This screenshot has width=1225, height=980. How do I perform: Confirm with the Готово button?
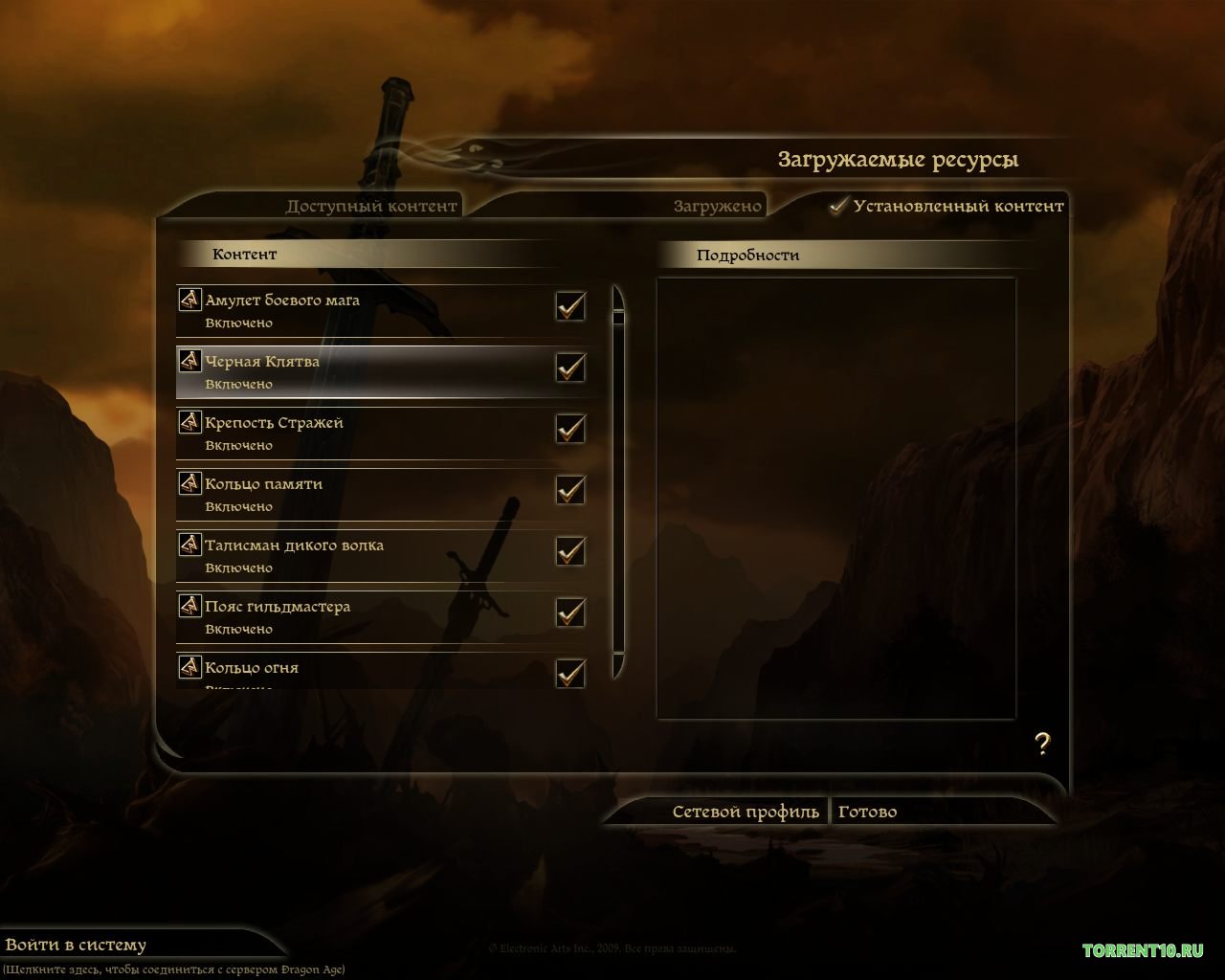point(867,812)
